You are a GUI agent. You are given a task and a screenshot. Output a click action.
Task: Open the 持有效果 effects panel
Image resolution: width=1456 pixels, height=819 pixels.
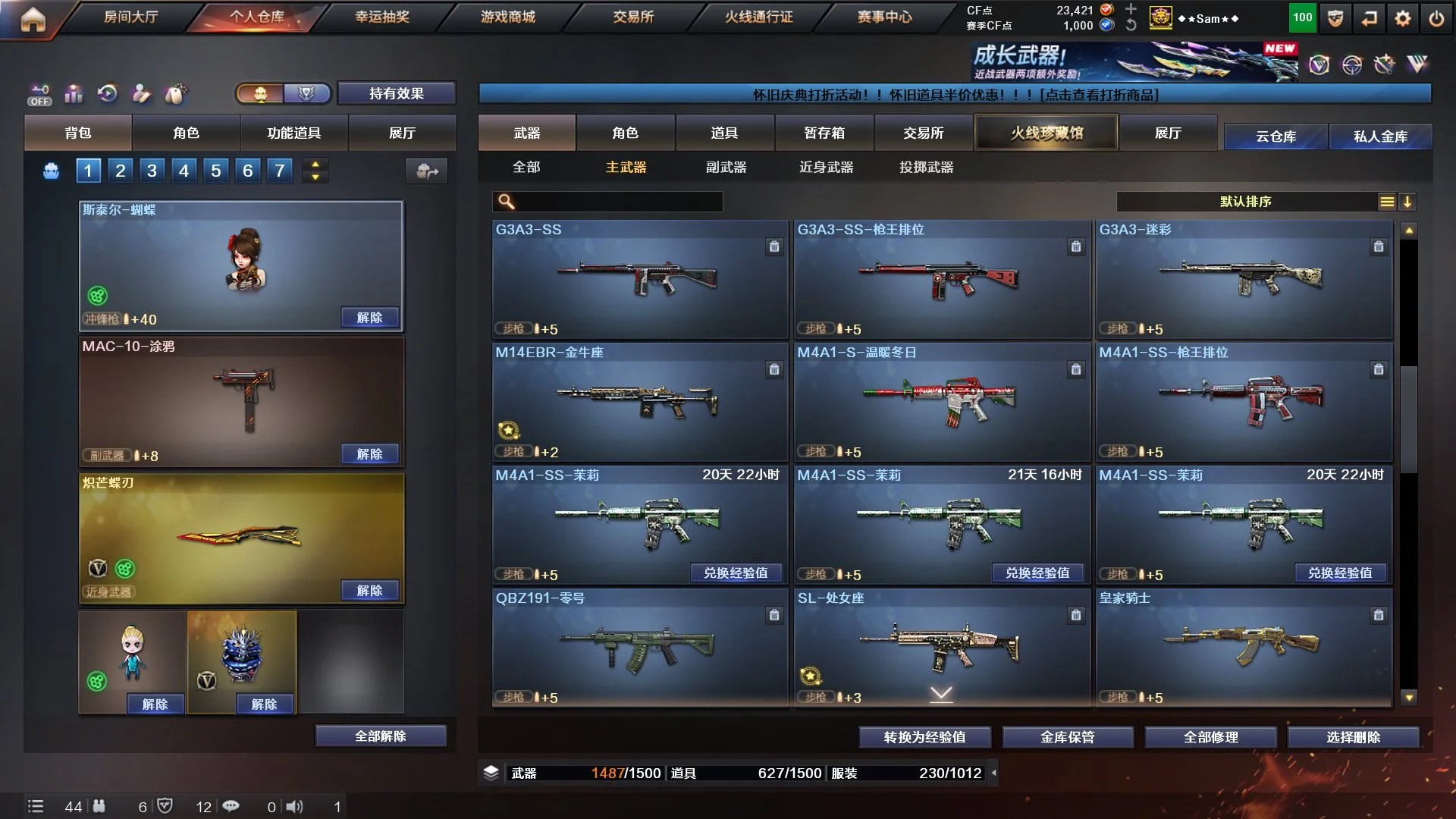[x=396, y=93]
